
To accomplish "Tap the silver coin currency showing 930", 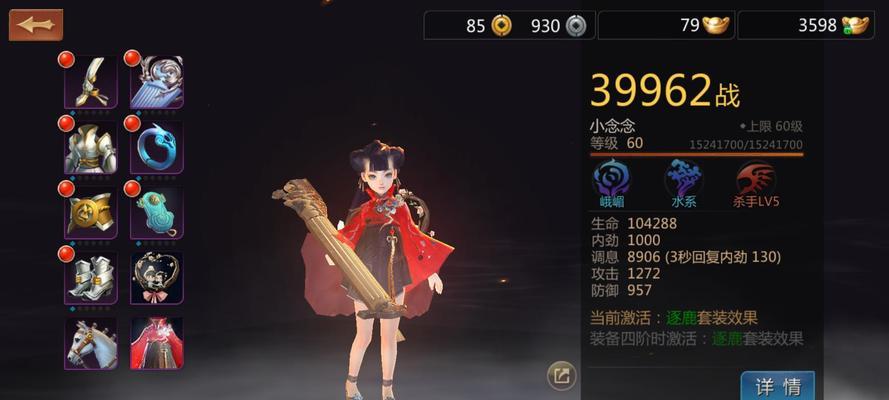I will pyautogui.click(x=574, y=26).
